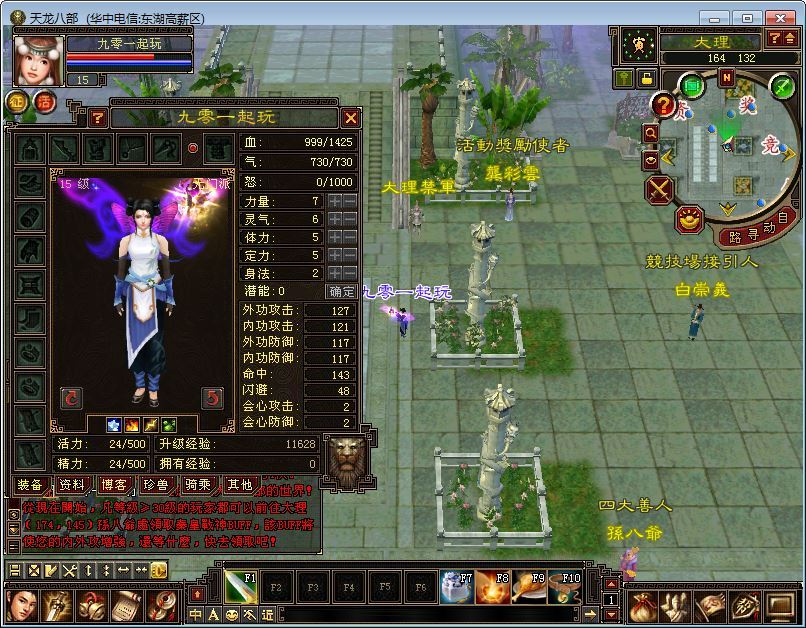Open the character panel help question mark
Viewport: 806px width, 628px height.
point(97,118)
